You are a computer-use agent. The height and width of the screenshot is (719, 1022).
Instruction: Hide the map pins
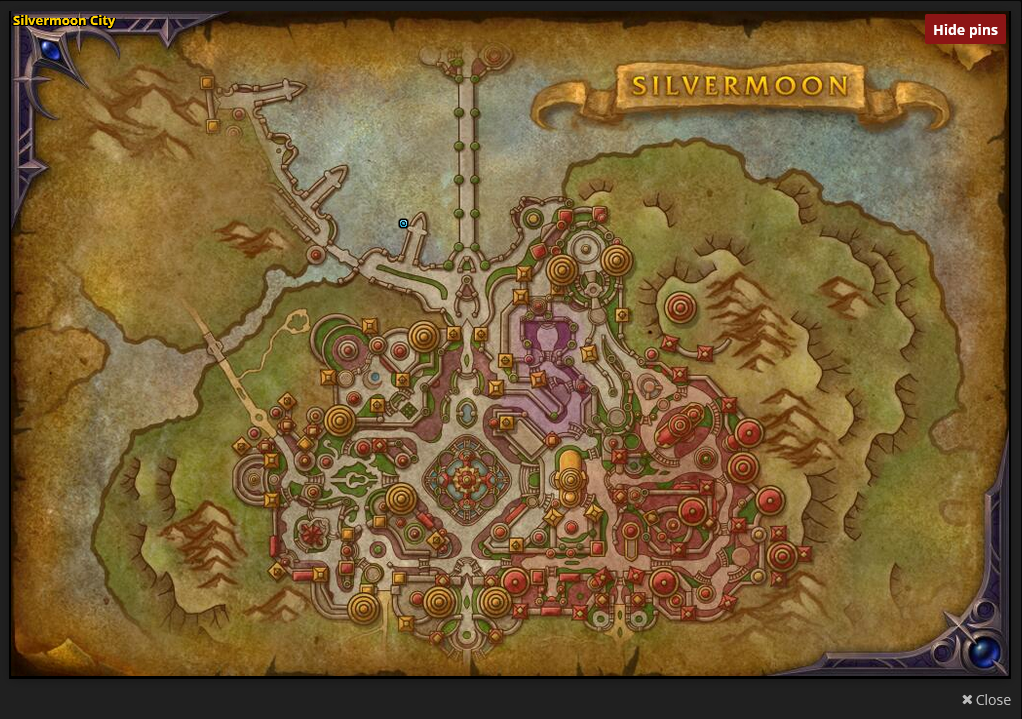(965, 30)
